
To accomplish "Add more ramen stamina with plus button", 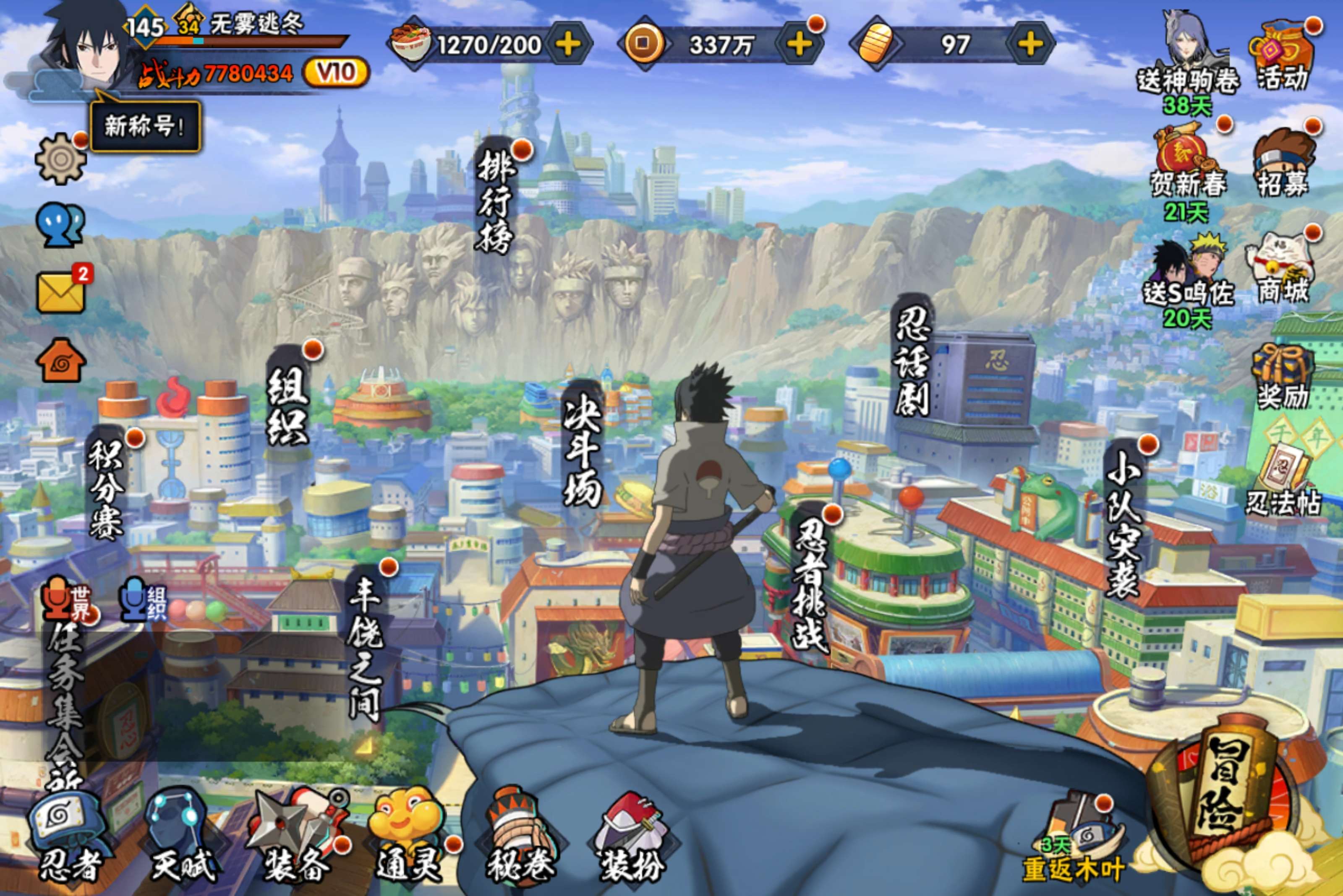I will point(568,44).
